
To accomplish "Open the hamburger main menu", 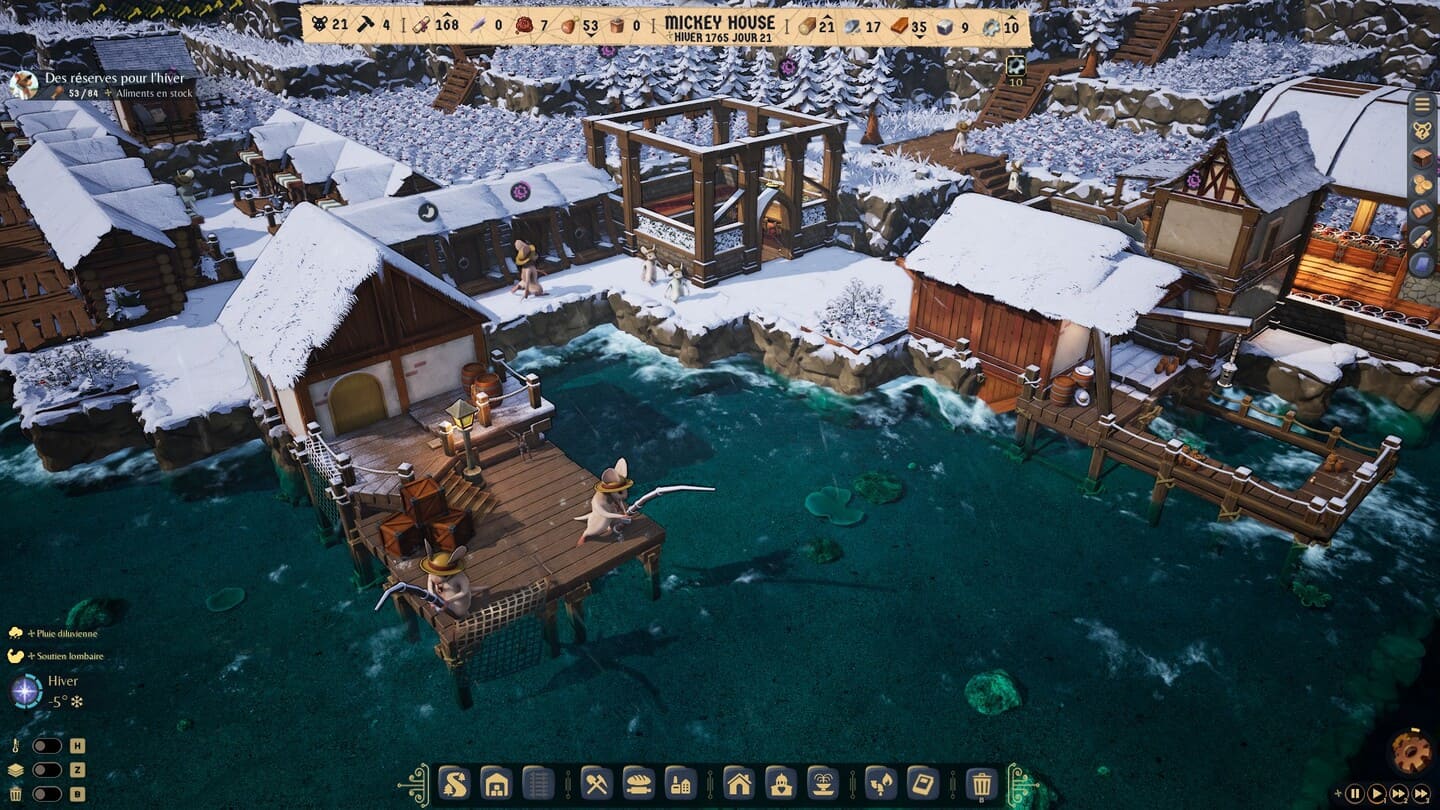I will (1422, 104).
